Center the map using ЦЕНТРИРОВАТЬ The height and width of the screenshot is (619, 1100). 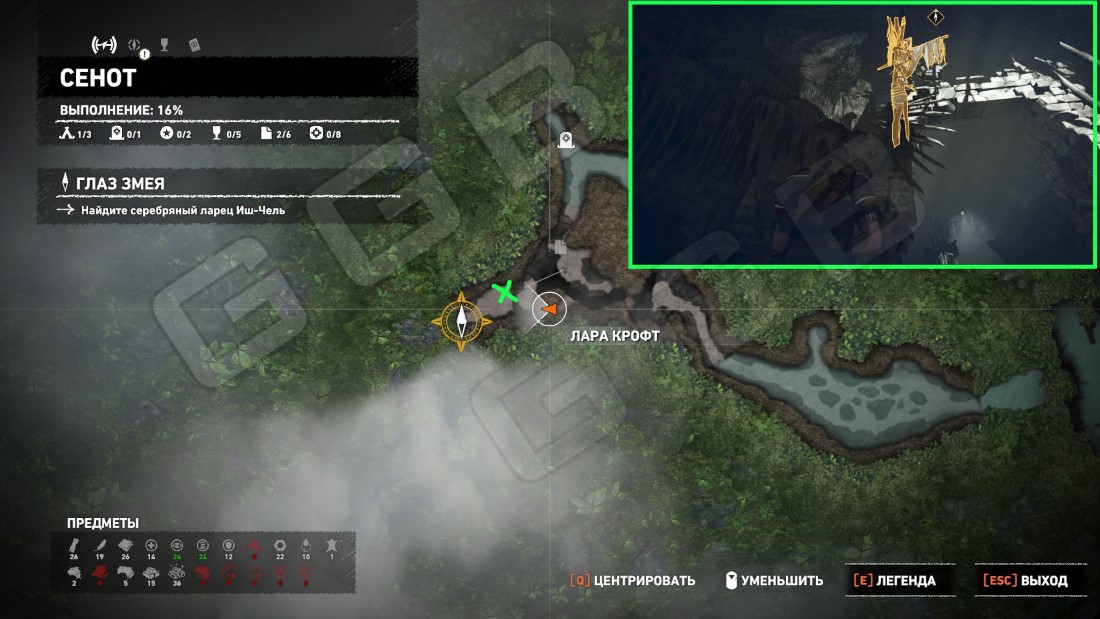pyautogui.click(x=633, y=580)
